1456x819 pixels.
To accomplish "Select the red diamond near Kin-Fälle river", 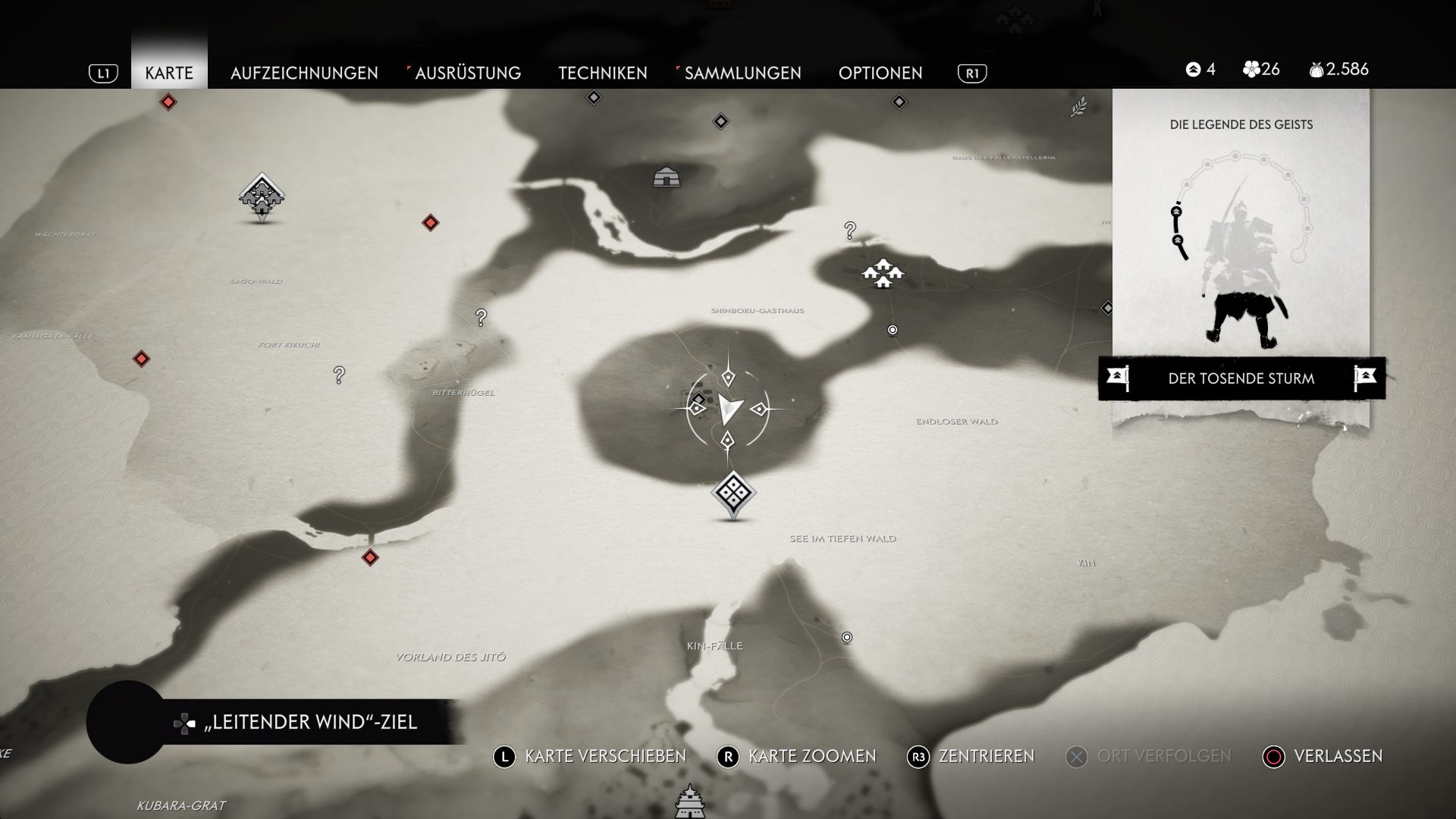I will pos(370,558).
